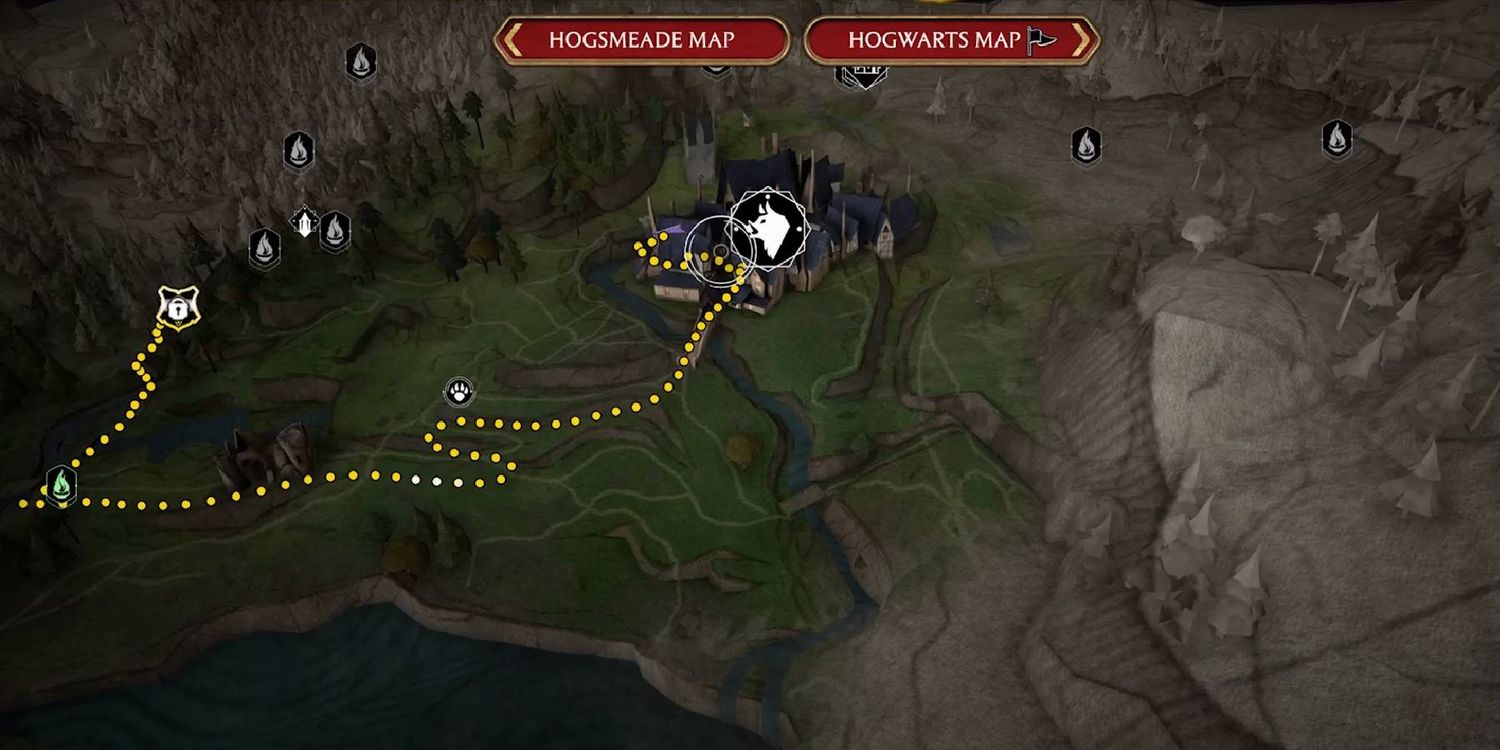Viewport: 1500px width, 750px height.
Task: Switch to the Hogwarts Map
Action: coord(951,41)
